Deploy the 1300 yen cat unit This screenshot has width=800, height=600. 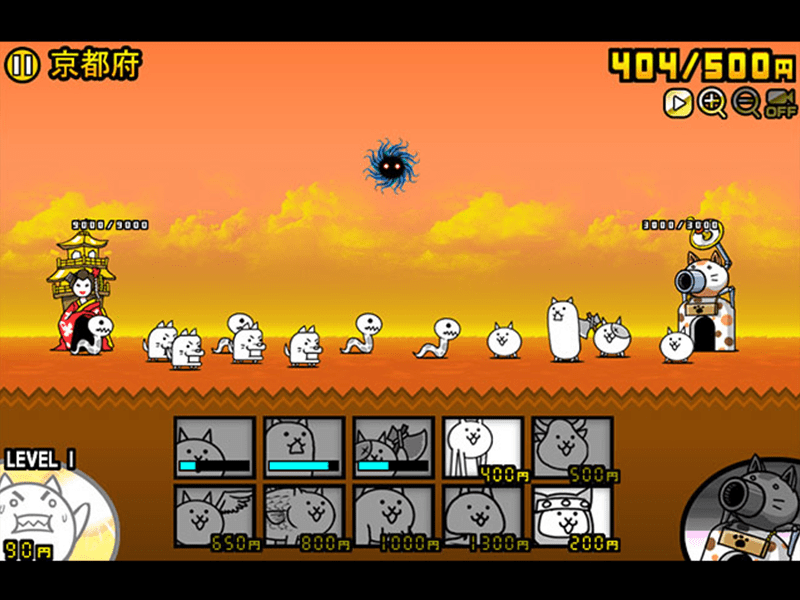(482, 516)
